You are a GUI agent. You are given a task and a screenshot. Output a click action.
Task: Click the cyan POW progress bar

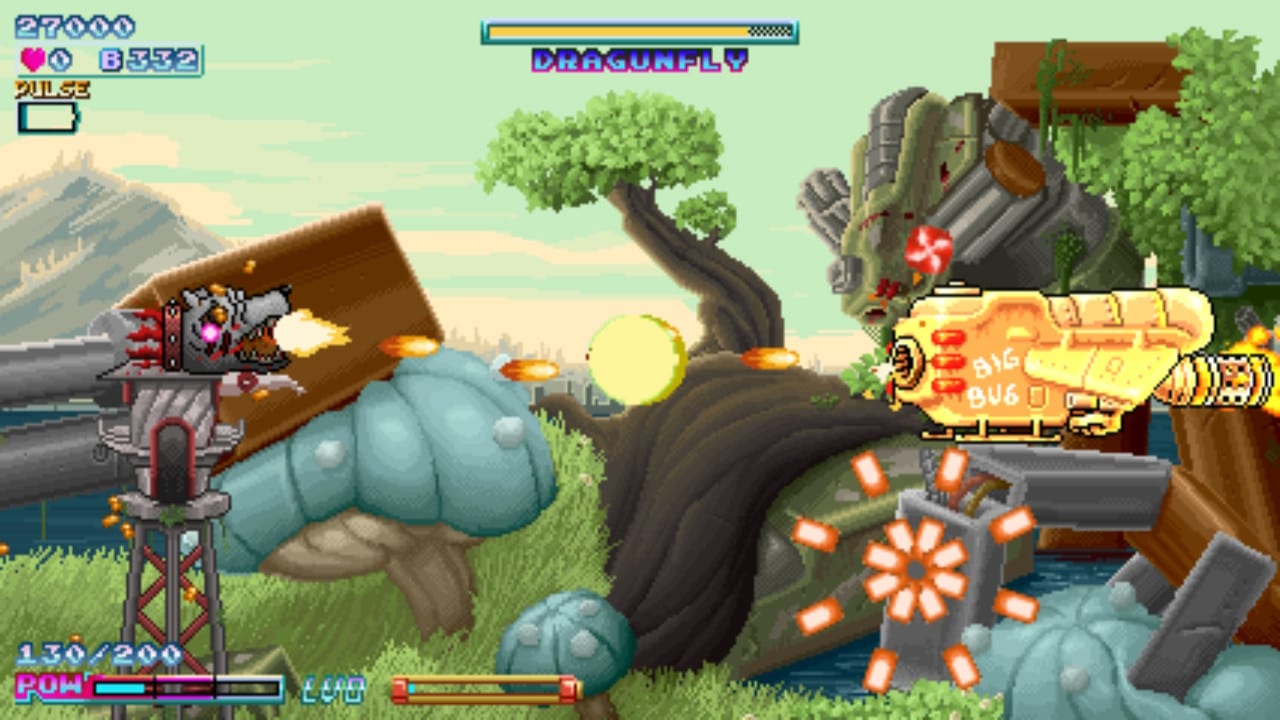click(x=120, y=688)
